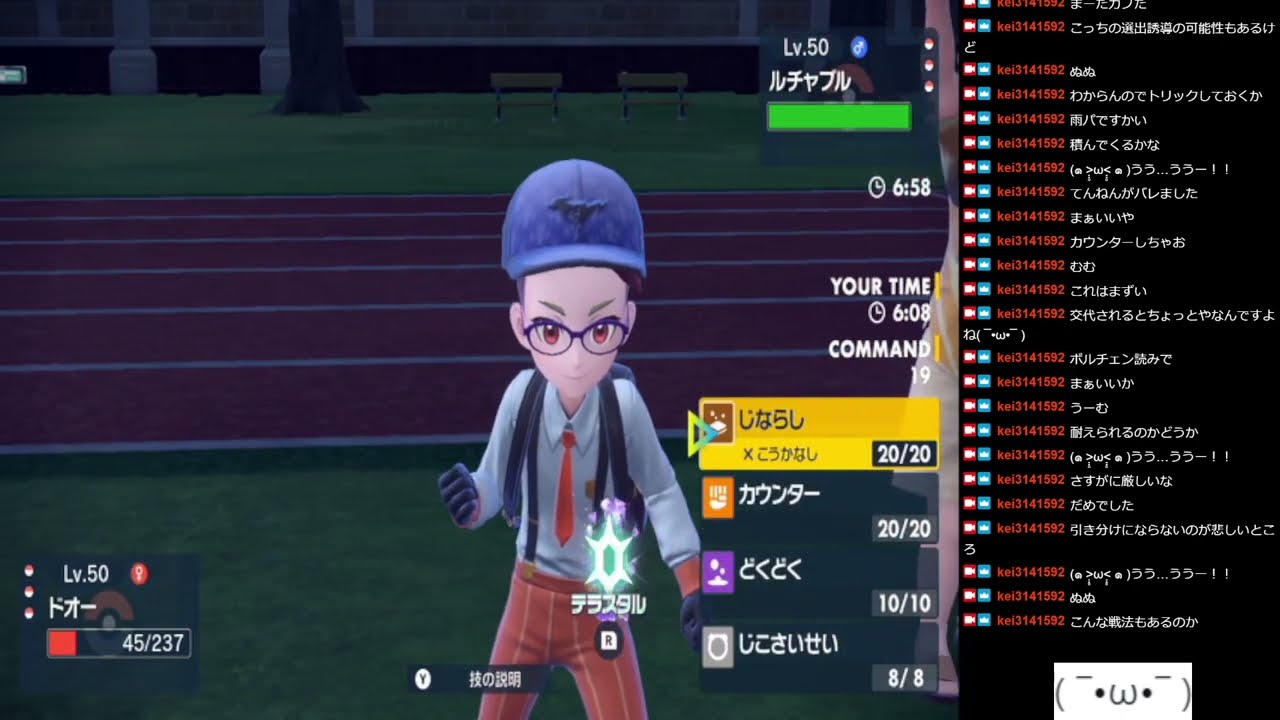Viewport: 1280px width, 720px height.
Task: Choose the カウンター move
Action: point(818,508)
